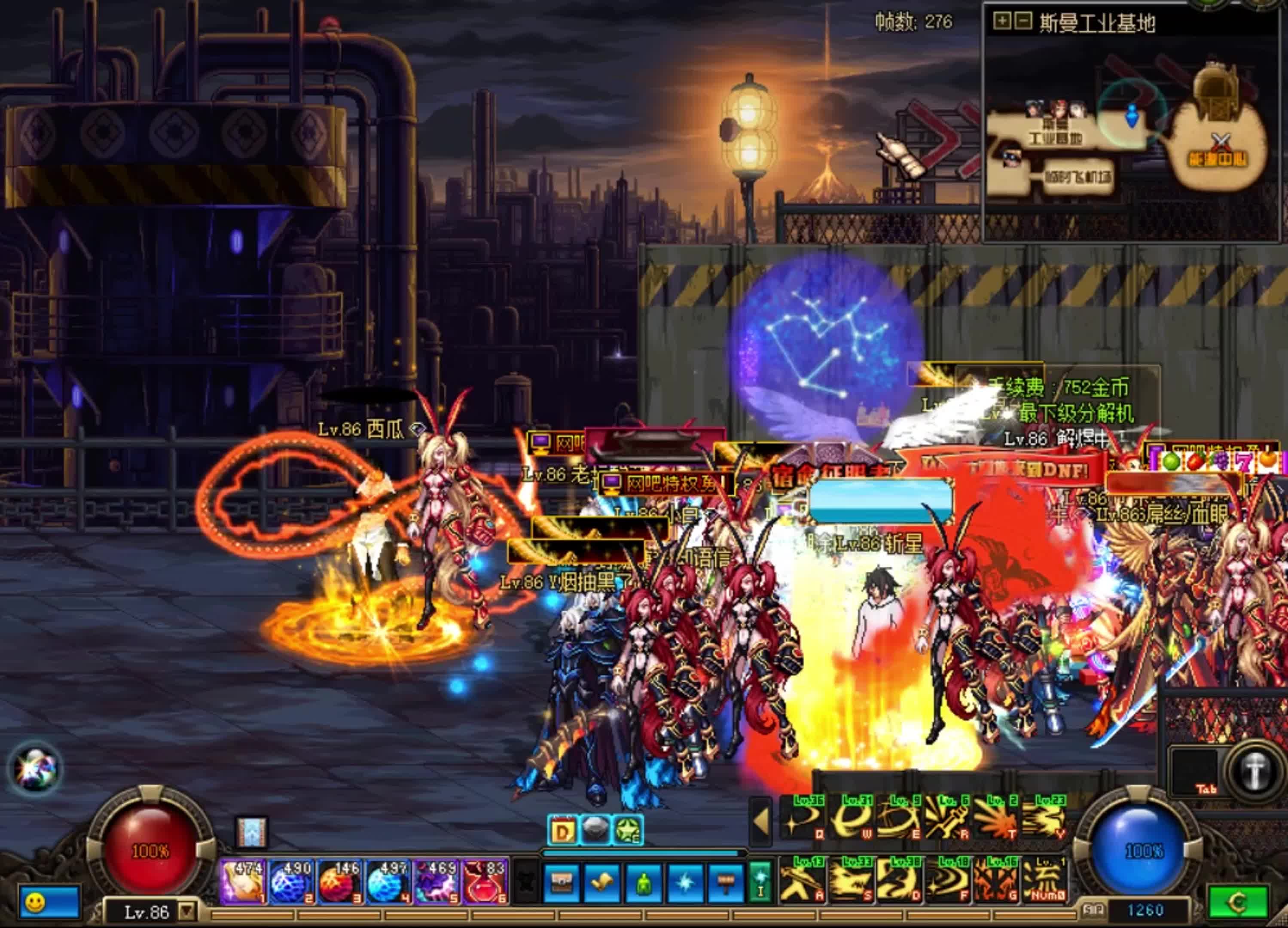Activate the wolf head skill on S
The width and height of the screenshot is (1288, 928).
point(850,880)
